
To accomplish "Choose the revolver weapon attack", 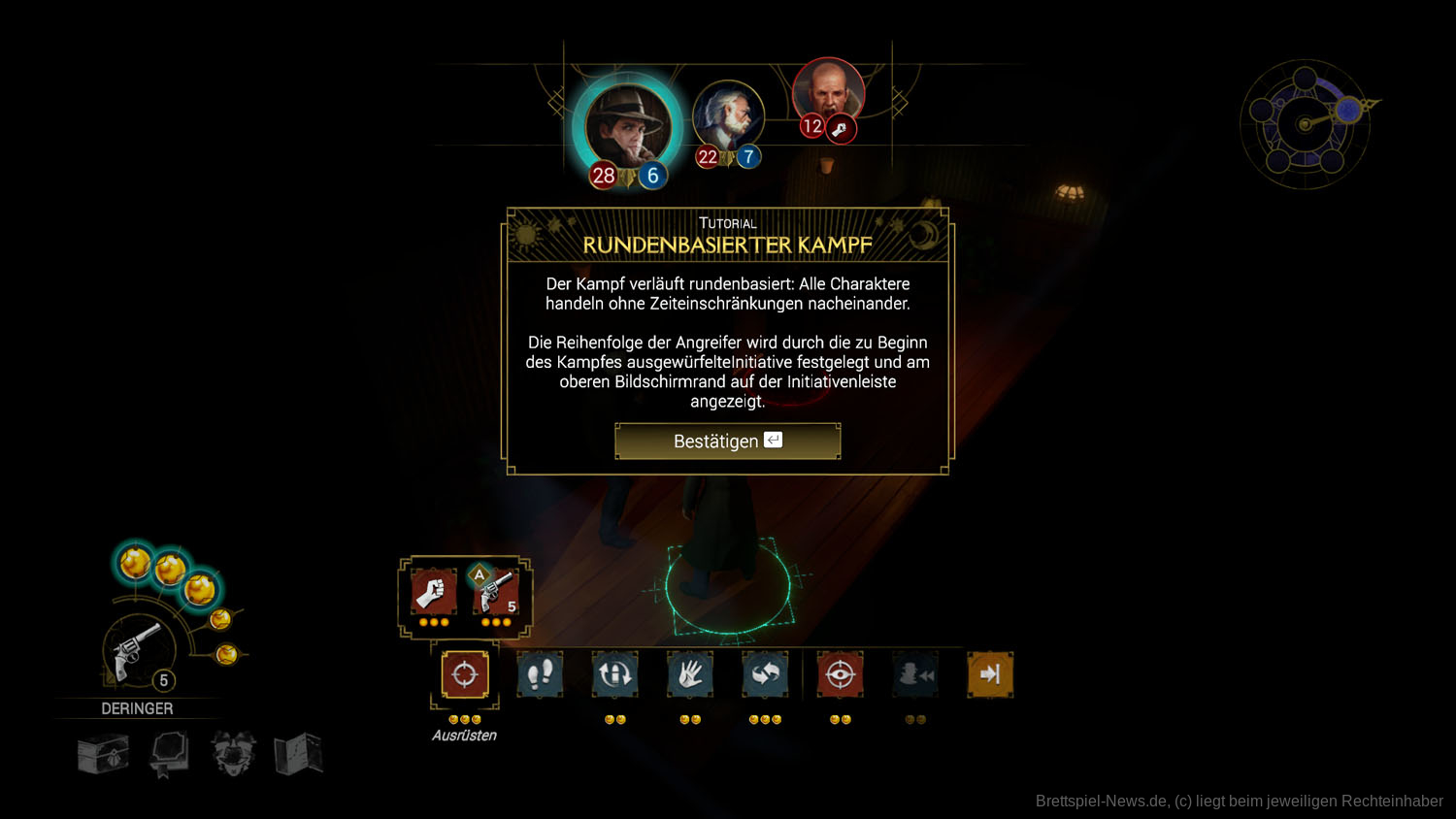I will pos(496,591).
